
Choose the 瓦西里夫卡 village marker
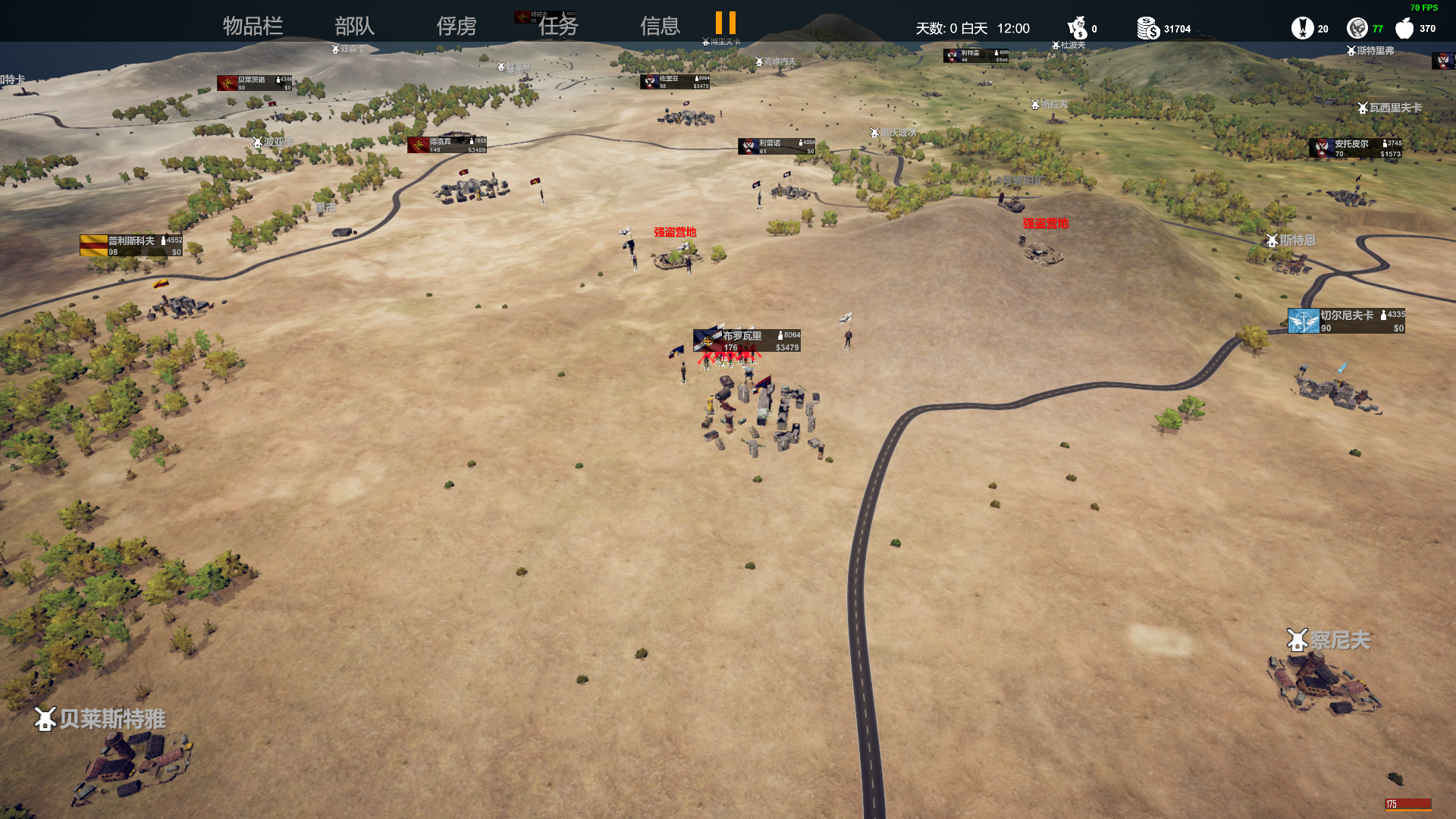[1389, 108]
